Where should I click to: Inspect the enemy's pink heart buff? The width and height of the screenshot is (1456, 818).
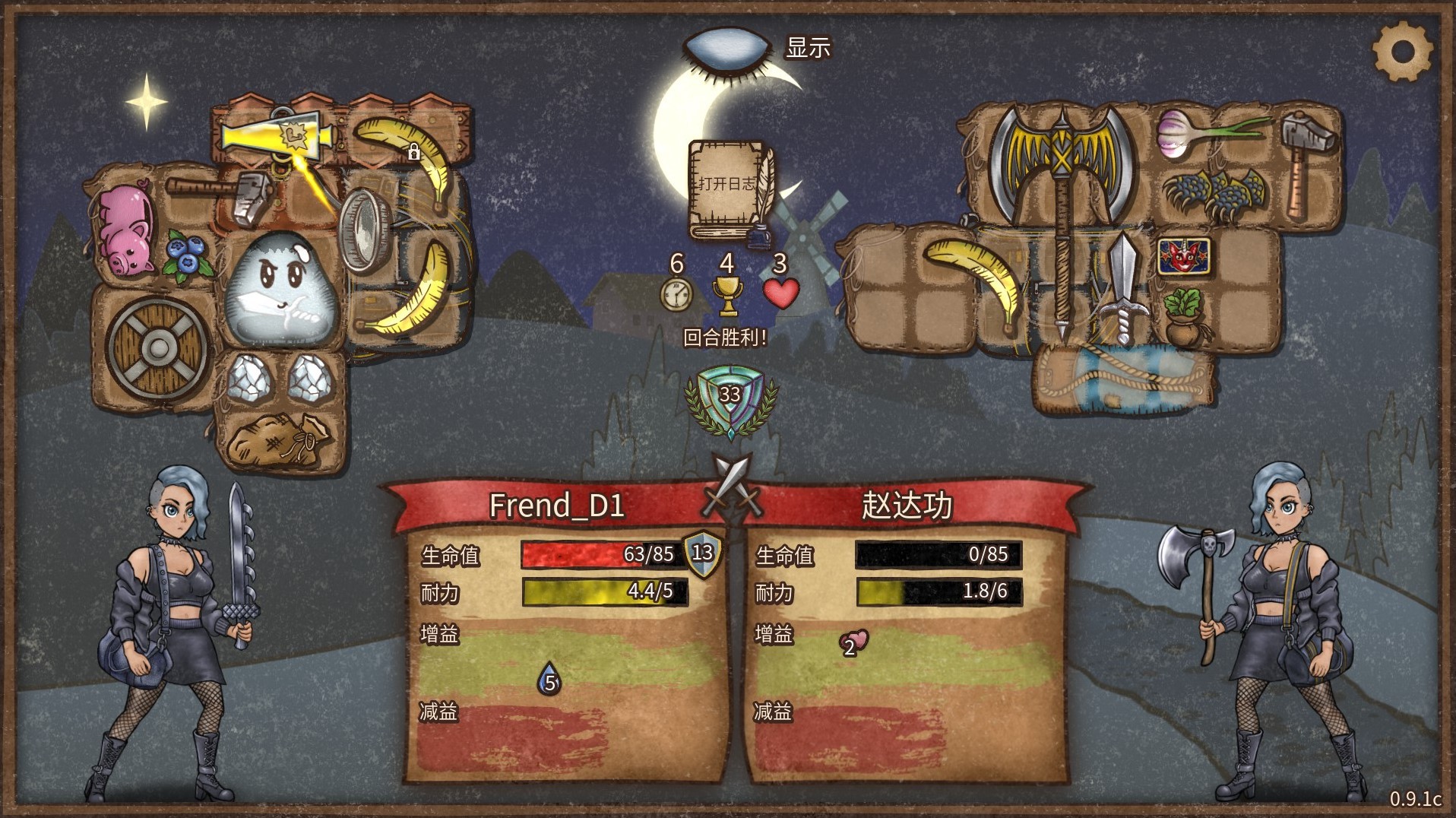point(853,642)
